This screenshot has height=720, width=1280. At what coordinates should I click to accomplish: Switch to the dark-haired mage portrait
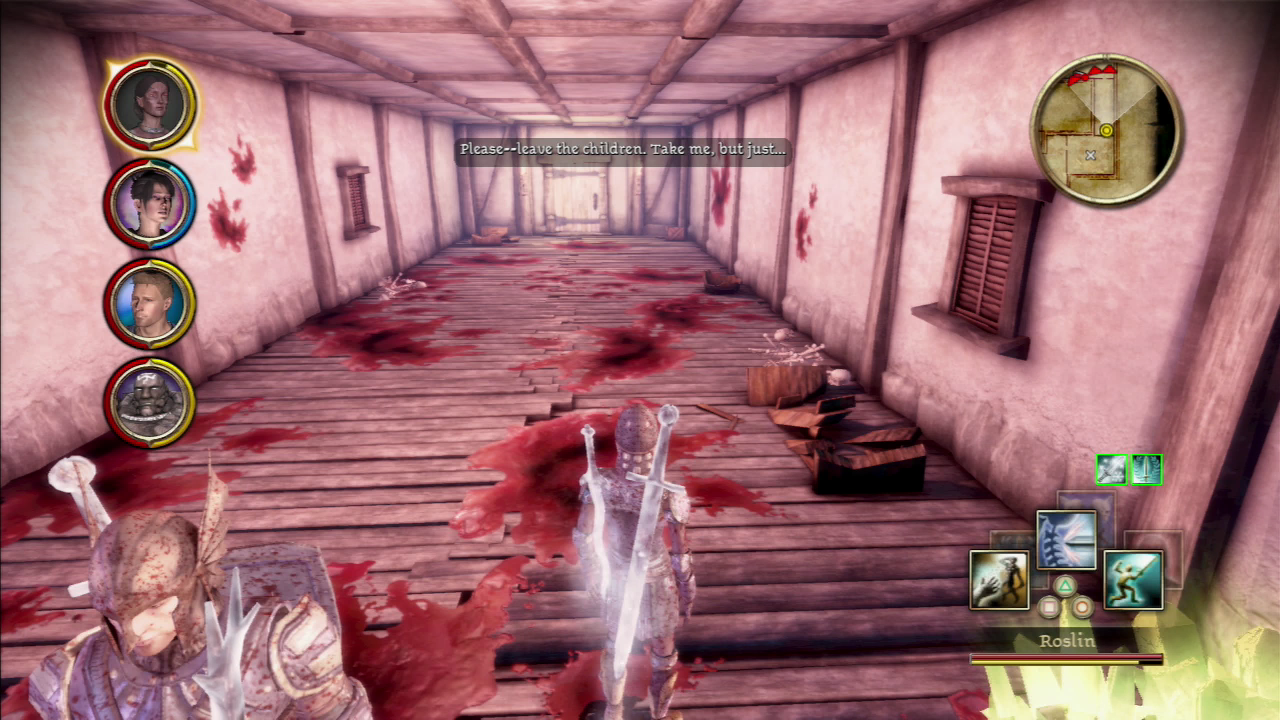click(149, 204)
